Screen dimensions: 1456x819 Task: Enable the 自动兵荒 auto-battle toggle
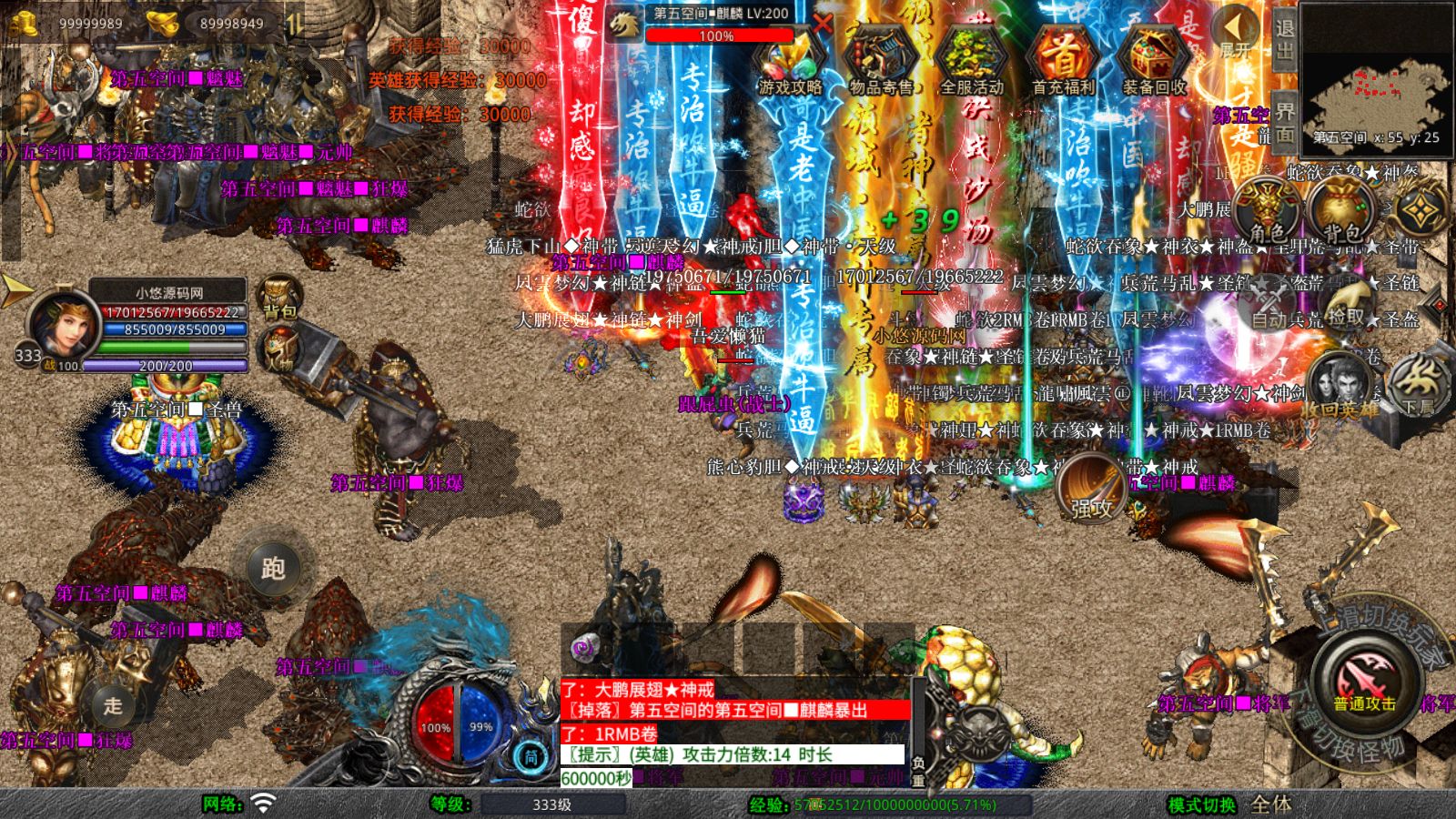(x=1264, y=318)
